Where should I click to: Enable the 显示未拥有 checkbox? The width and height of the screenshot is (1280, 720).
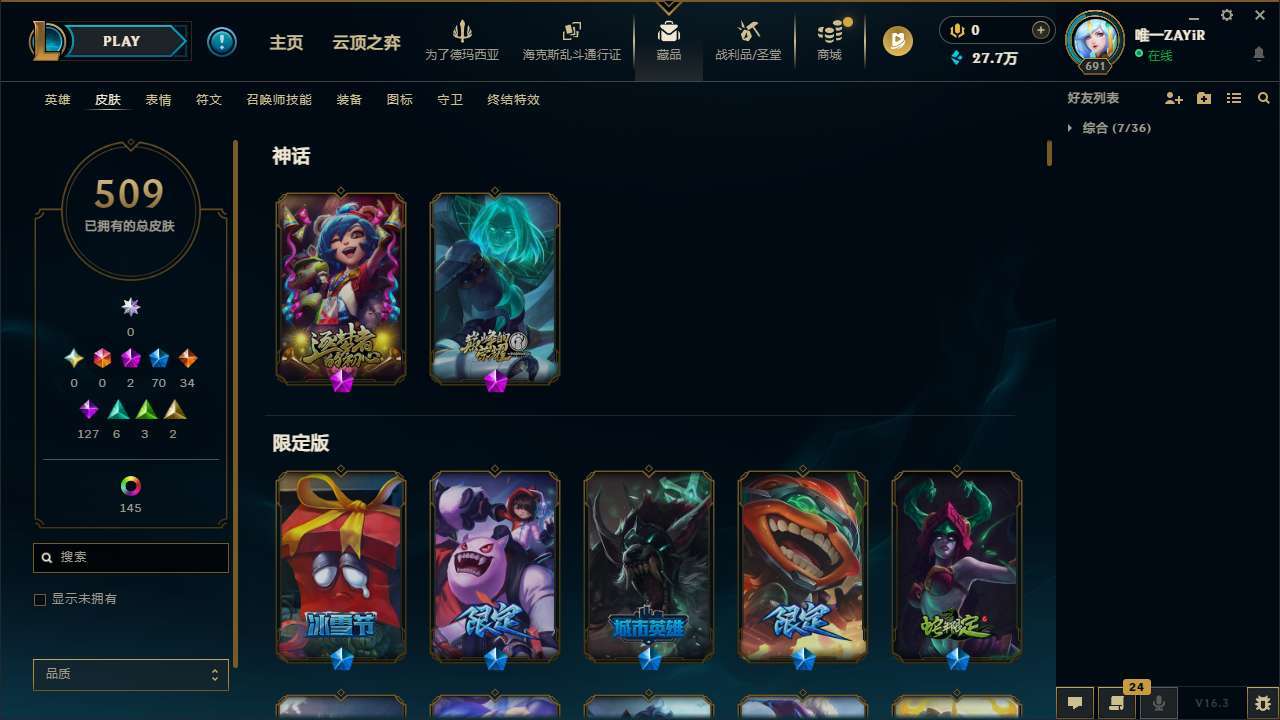coord(40,598)
